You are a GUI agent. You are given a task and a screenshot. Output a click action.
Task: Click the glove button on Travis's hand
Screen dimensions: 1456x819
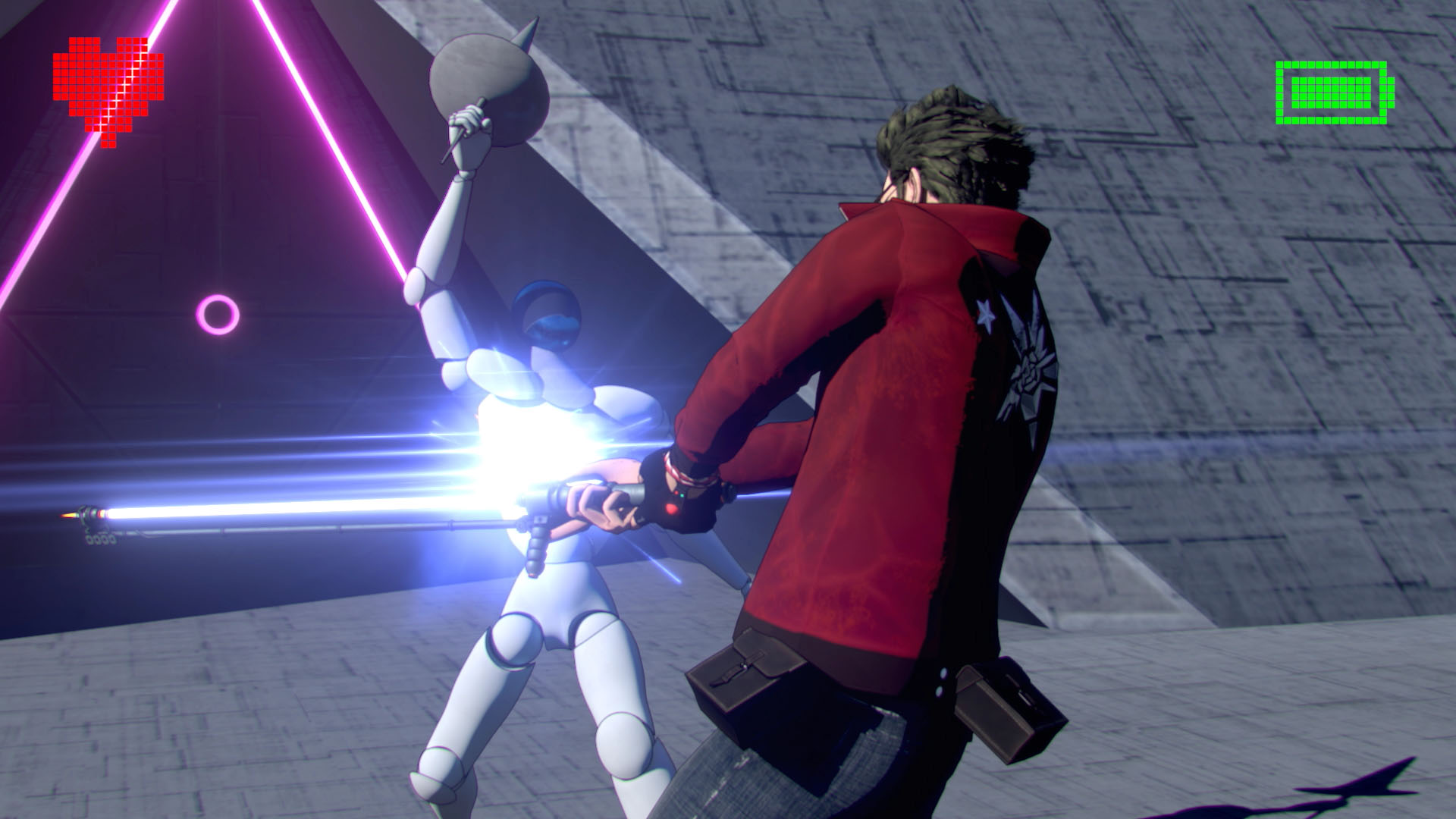pyautogui.click(x=671, y=509)
